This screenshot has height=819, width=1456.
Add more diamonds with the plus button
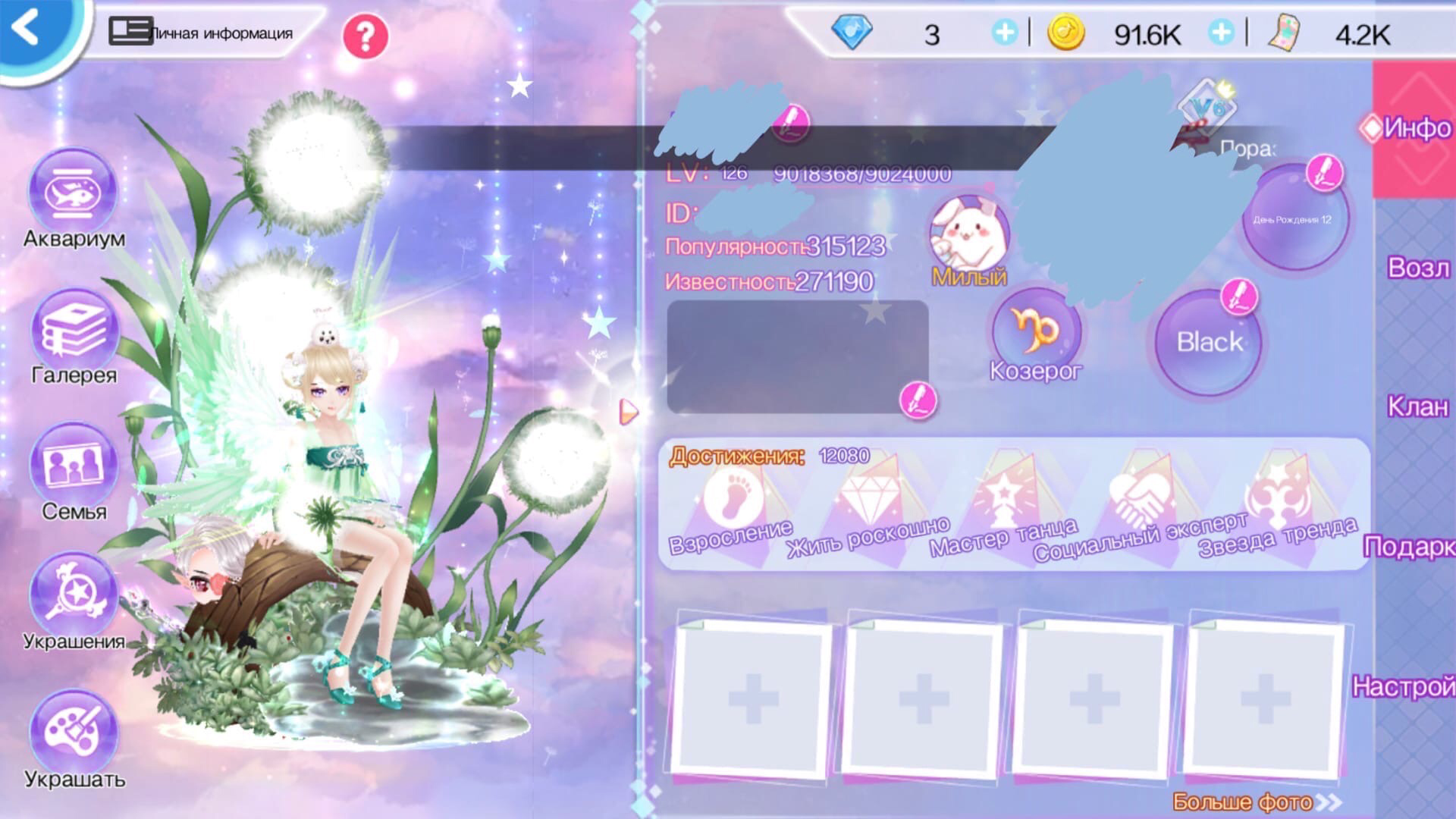click(x=1005, y=33)
